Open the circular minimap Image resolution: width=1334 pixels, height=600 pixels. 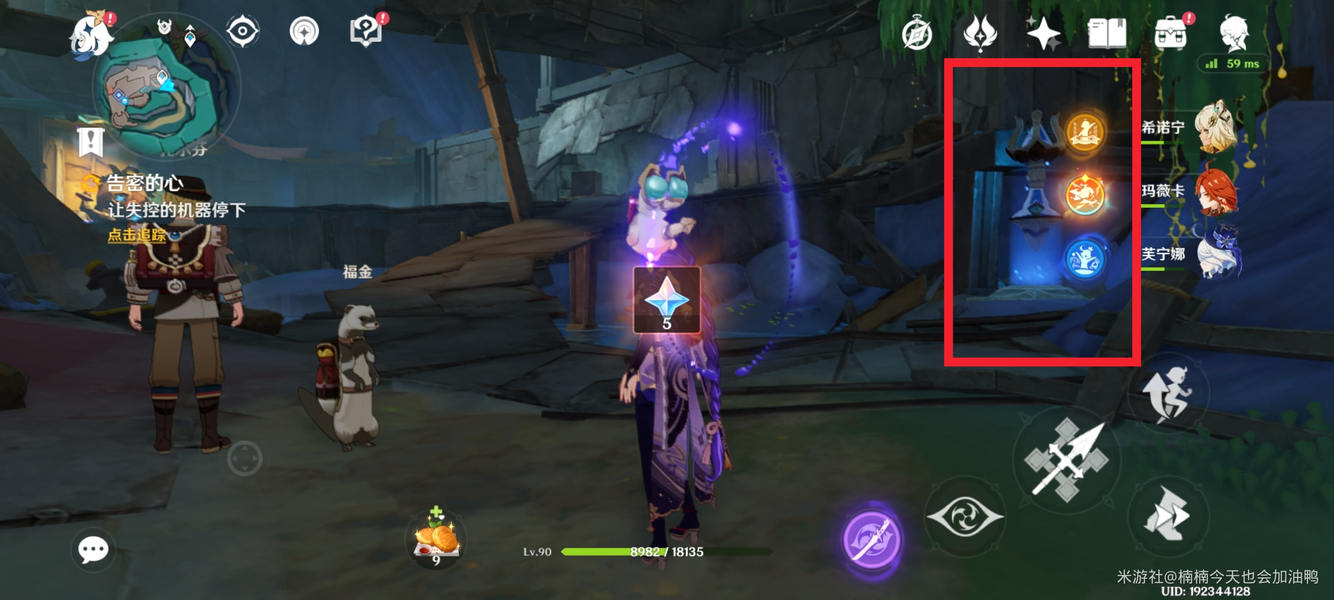click(165, 88)
